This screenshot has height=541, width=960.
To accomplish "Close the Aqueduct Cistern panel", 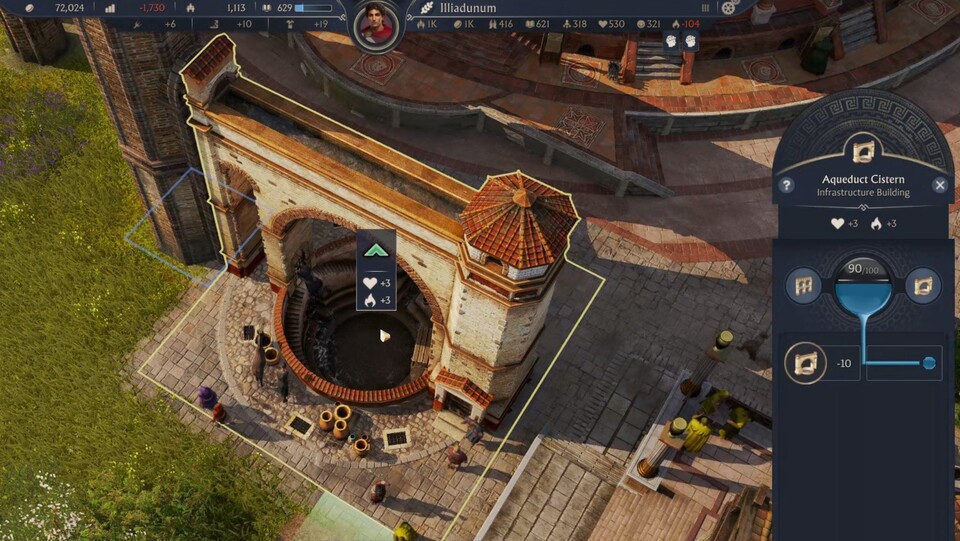I will point(939,185).
